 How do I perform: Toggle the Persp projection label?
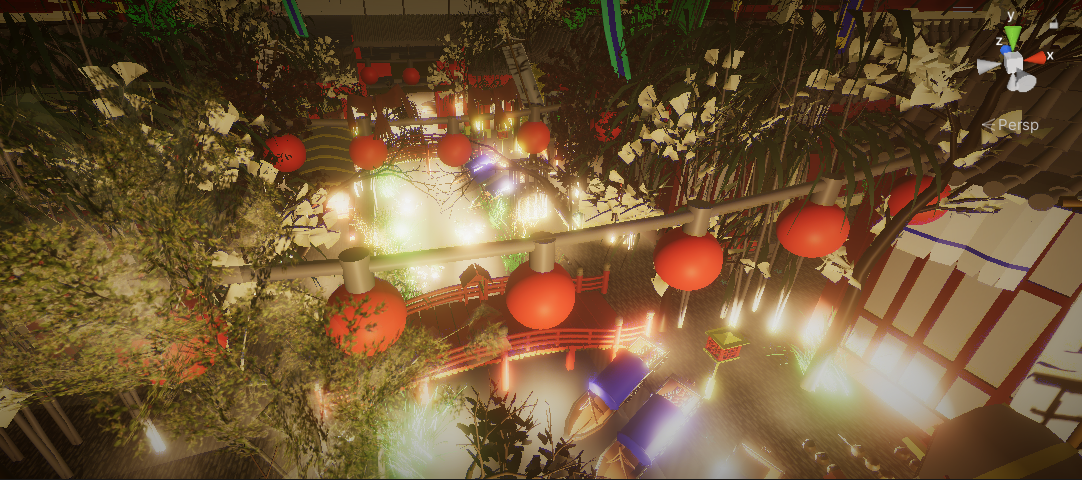click(1017, 125)
